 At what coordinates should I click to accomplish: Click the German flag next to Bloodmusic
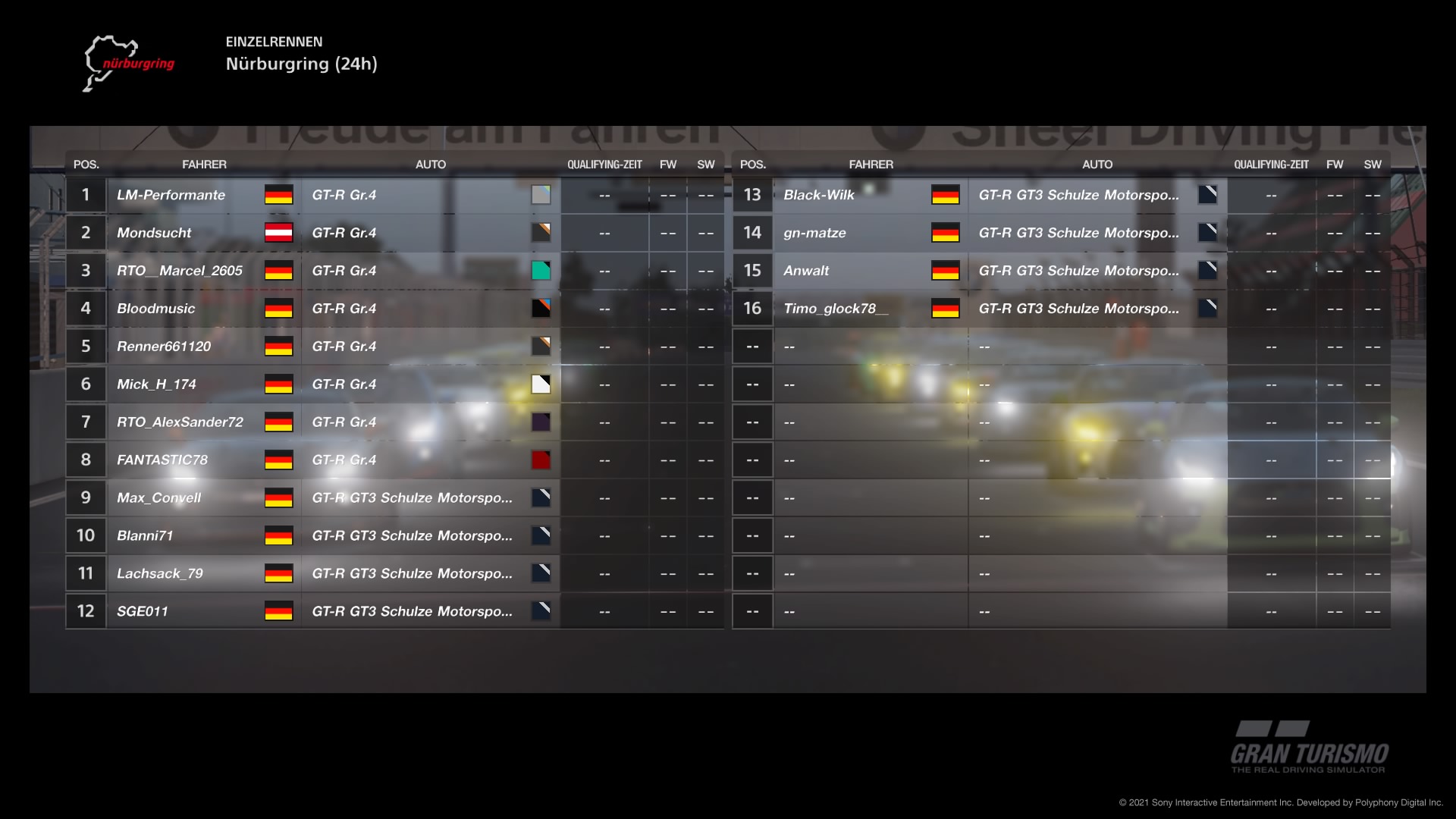pos(279,309)
